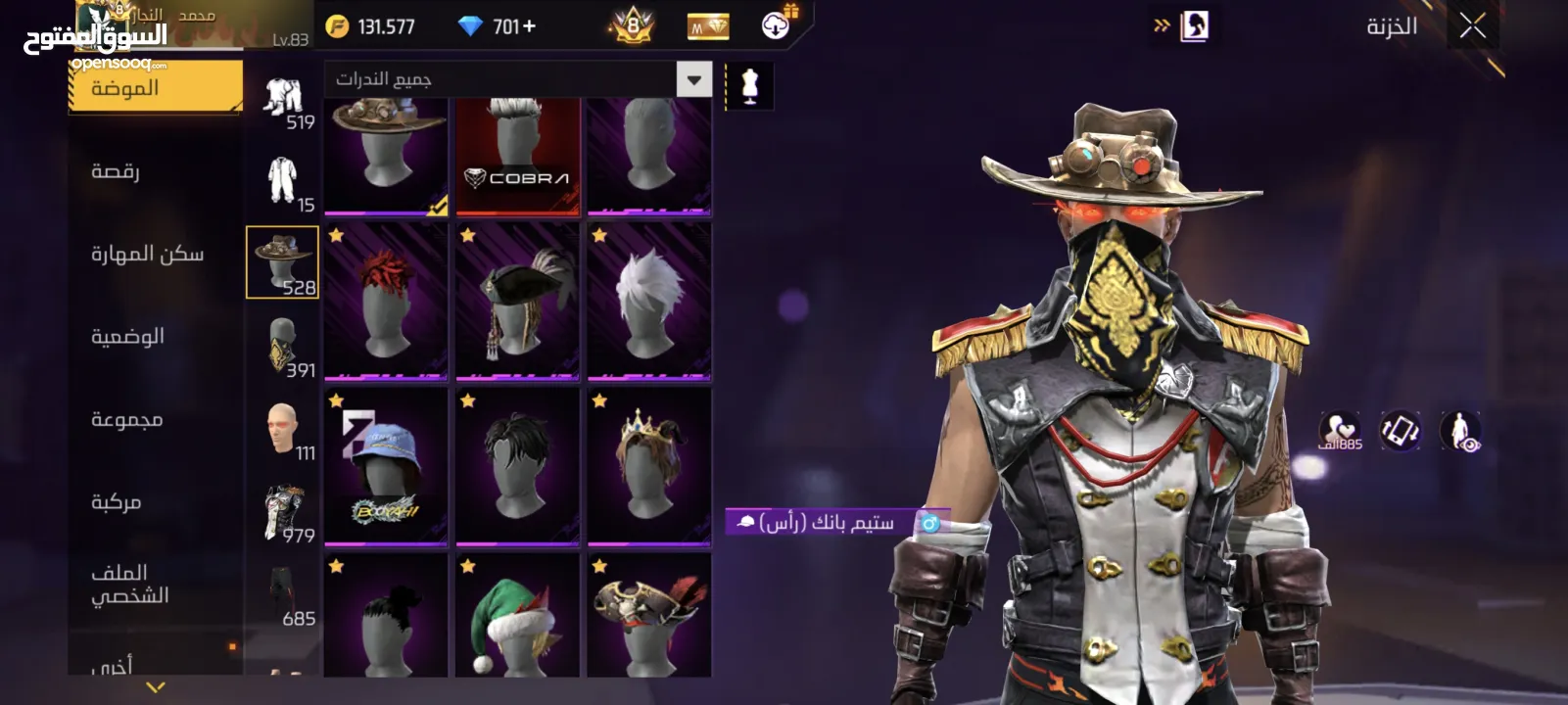
Task: Select the Pose (الوضعية) tab
Action: point(127,337)
